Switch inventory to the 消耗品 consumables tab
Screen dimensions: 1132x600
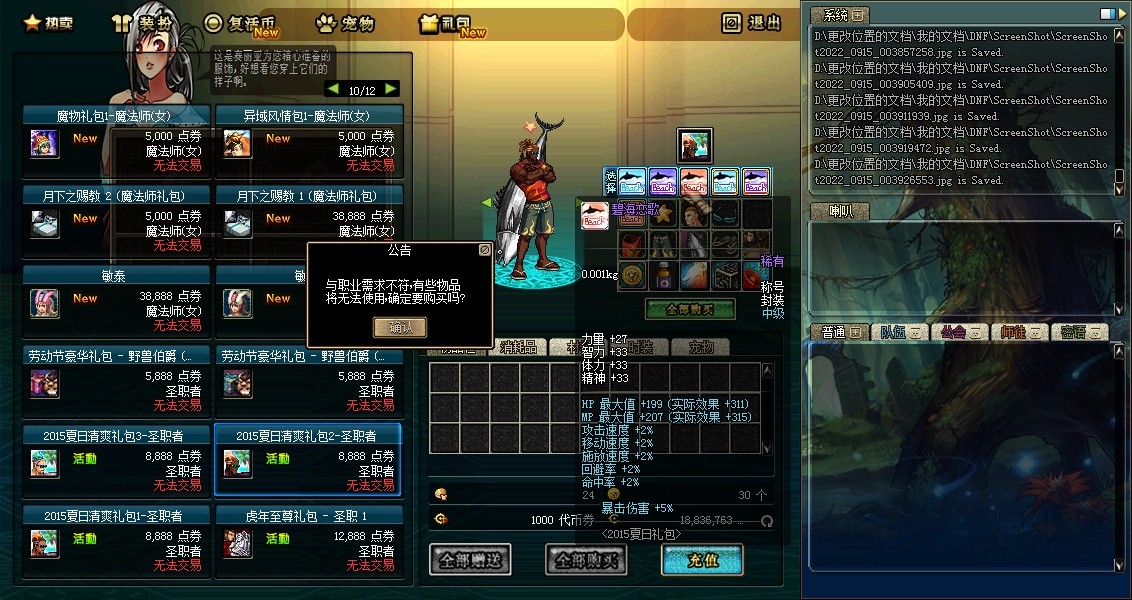pos(518,347)
